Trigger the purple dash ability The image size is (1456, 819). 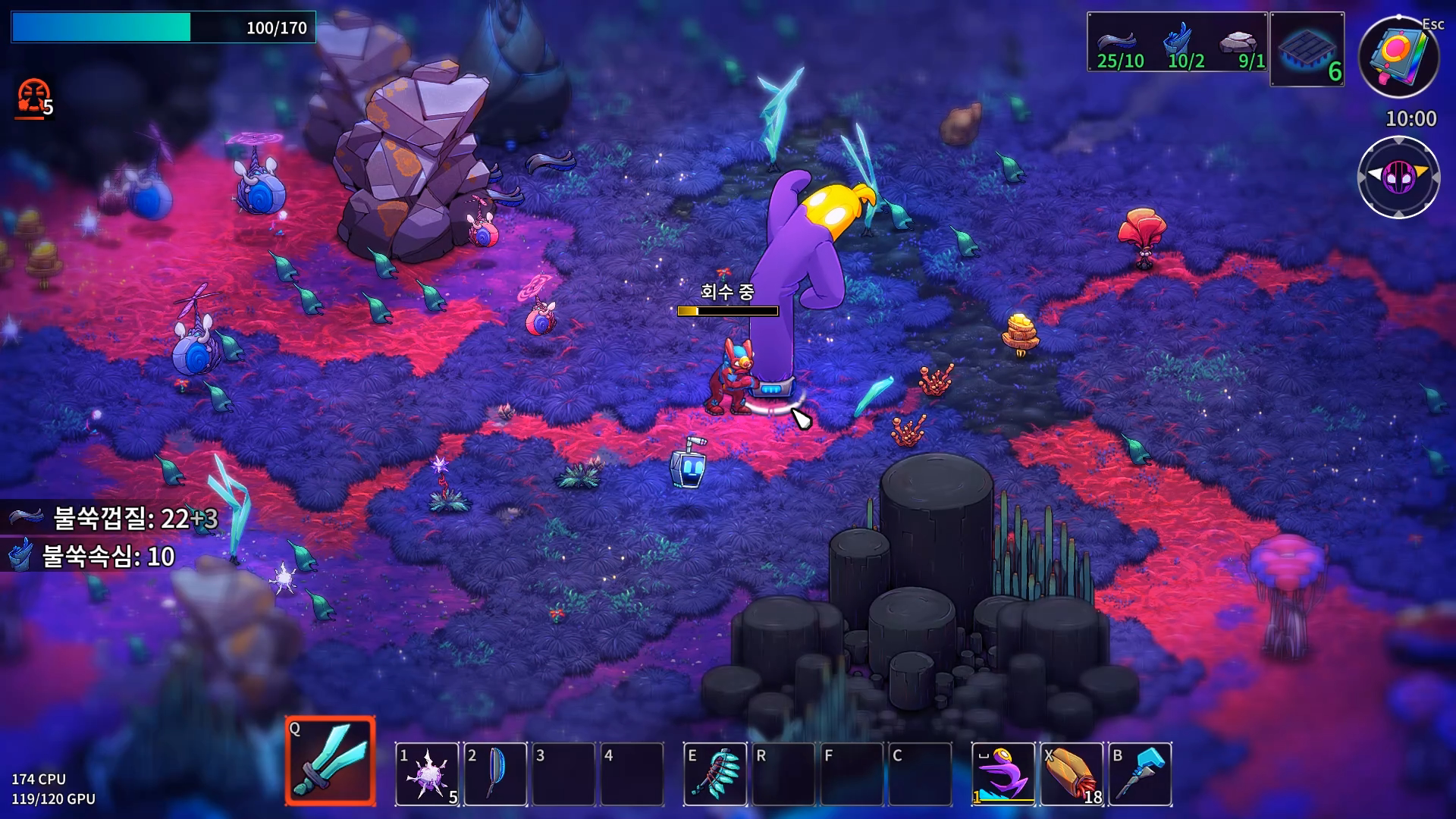(1003, 774)
